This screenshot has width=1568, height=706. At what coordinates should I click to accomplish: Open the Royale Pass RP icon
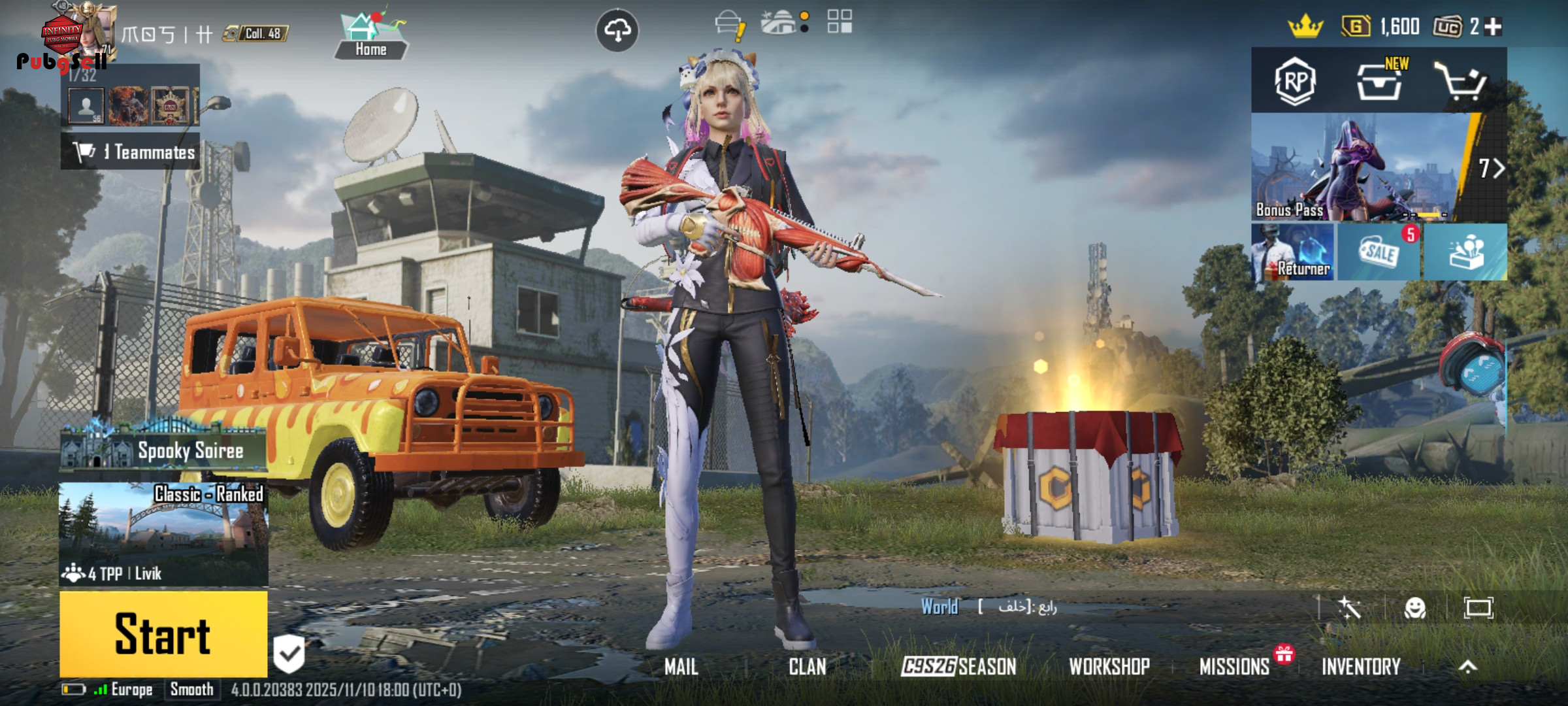pos(1294,81)
